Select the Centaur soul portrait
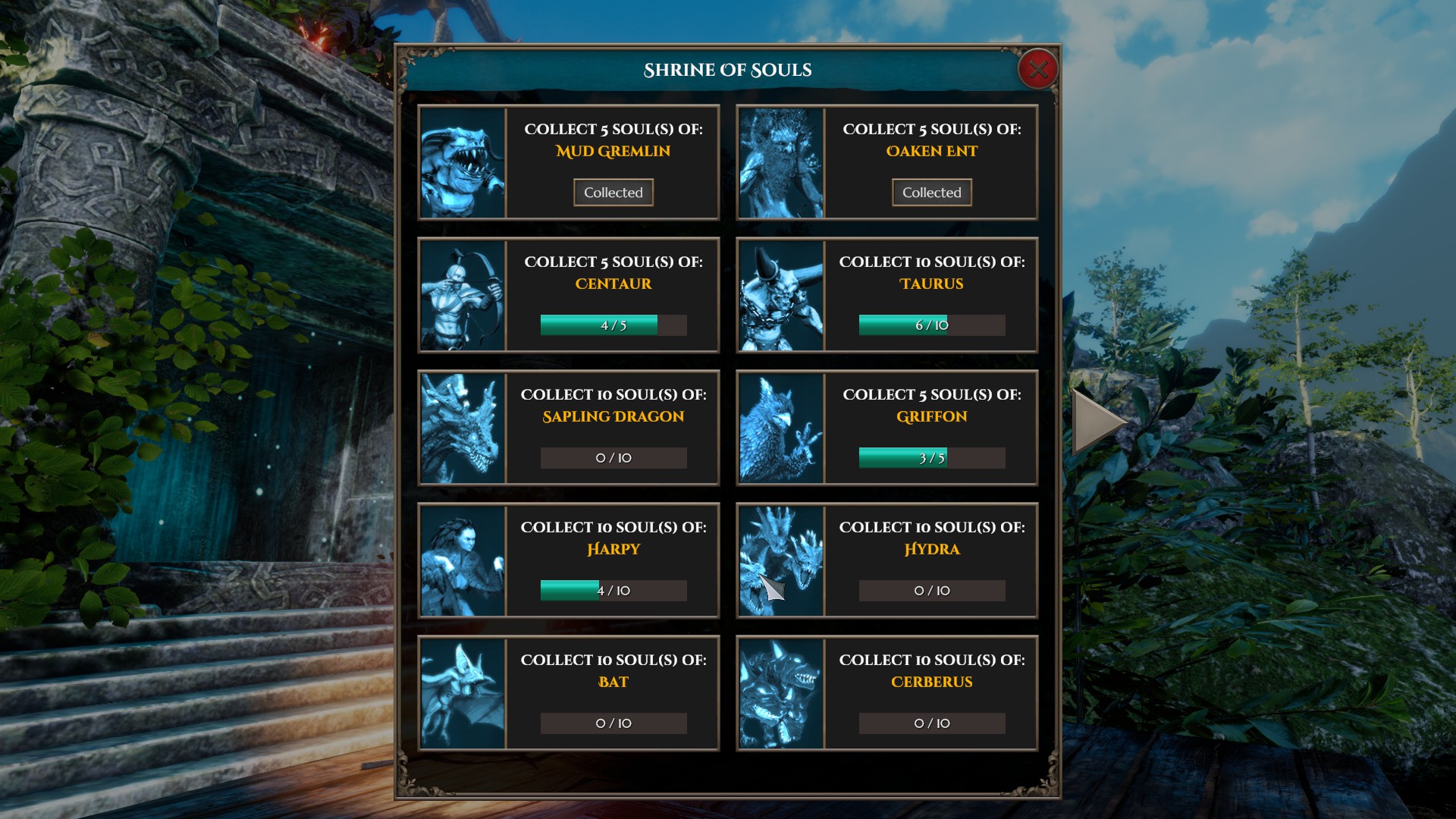This screenshot has width=1456, height=819. pos(463,296)
